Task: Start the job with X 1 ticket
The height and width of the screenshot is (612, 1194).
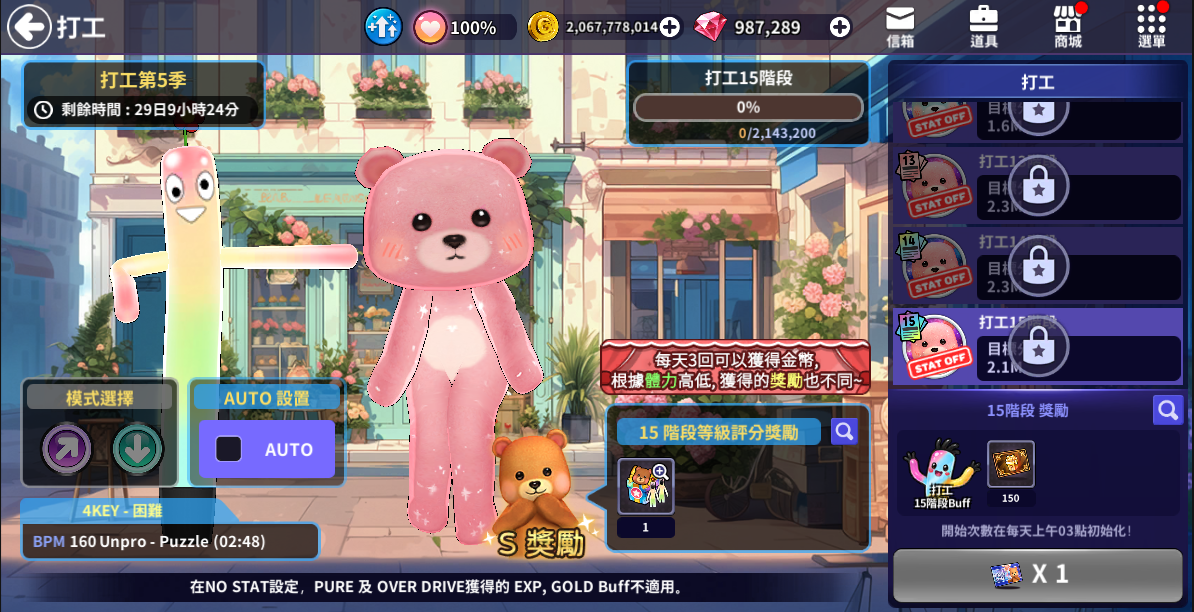Action: (x=1037, y=574)
